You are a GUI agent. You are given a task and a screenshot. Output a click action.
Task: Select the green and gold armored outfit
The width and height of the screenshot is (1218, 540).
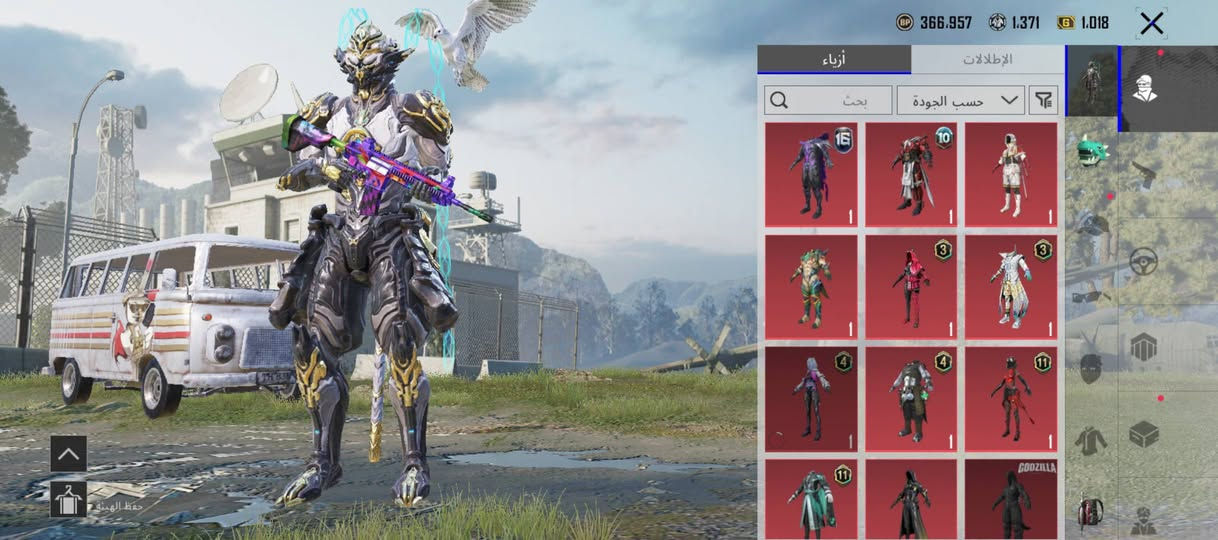811,287
